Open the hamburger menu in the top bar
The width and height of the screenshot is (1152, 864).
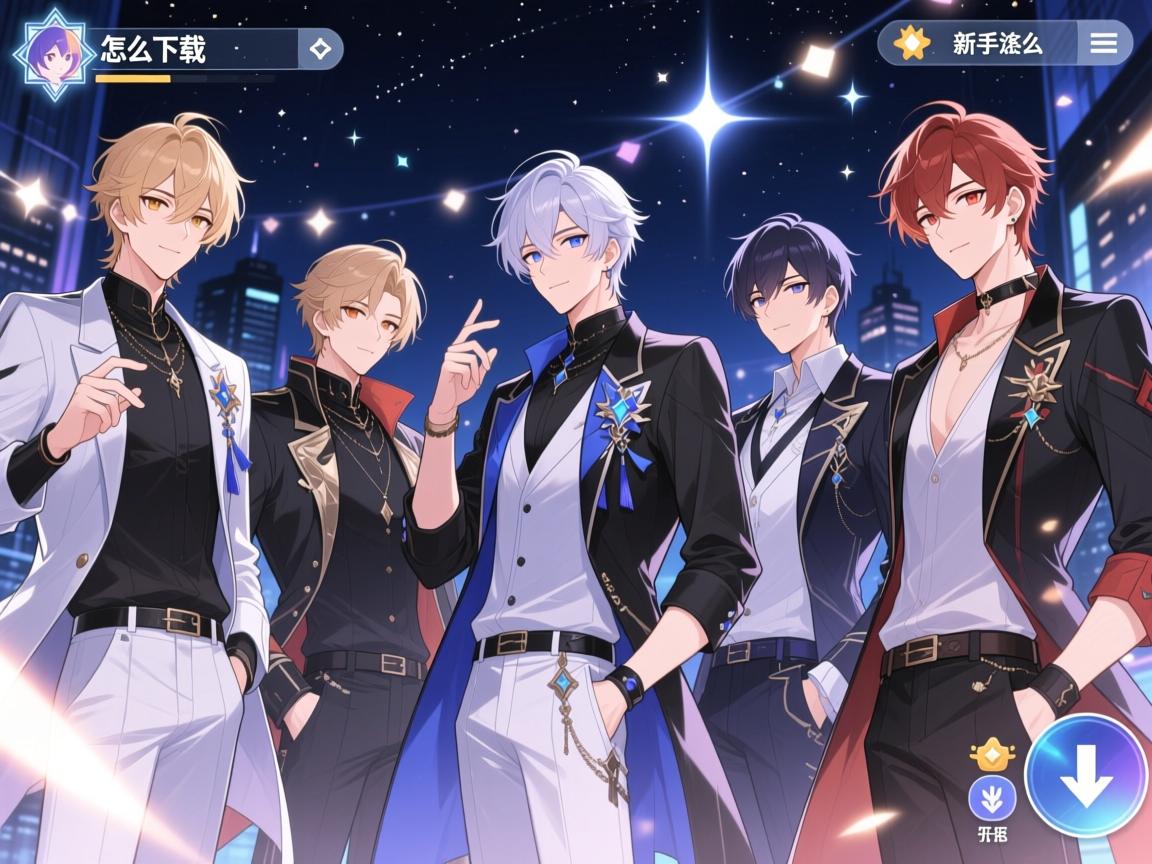(x=1104, y=43)
